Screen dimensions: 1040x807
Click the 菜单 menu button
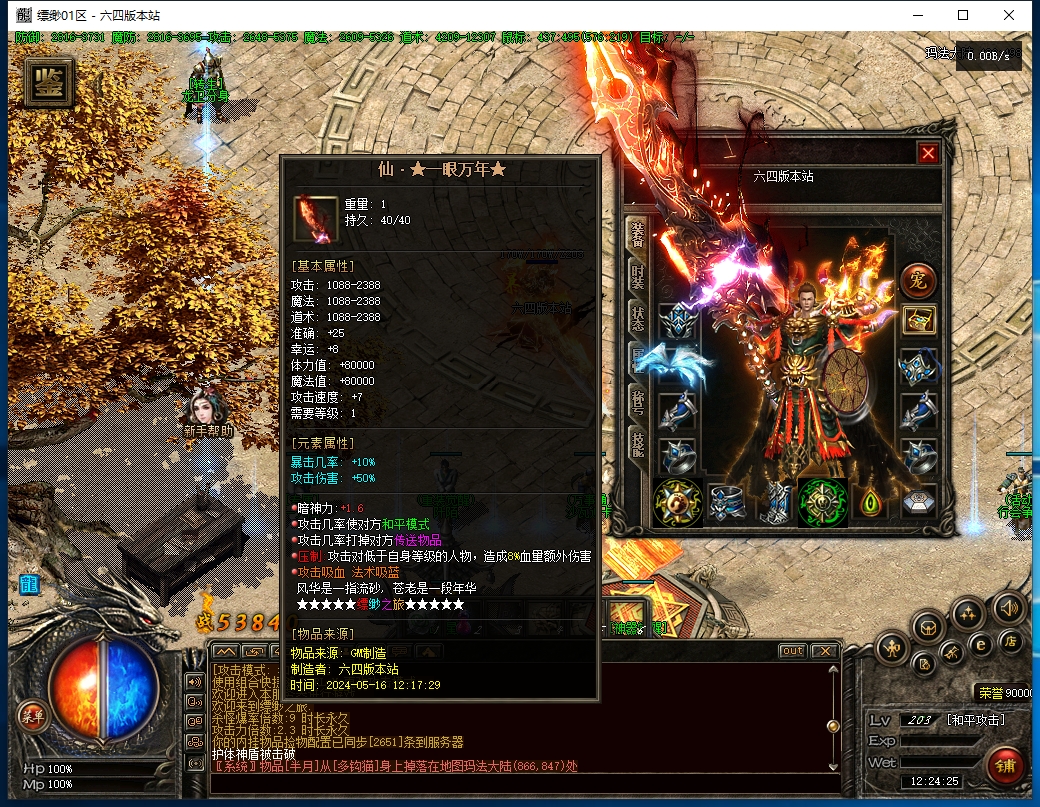point(31,714)
